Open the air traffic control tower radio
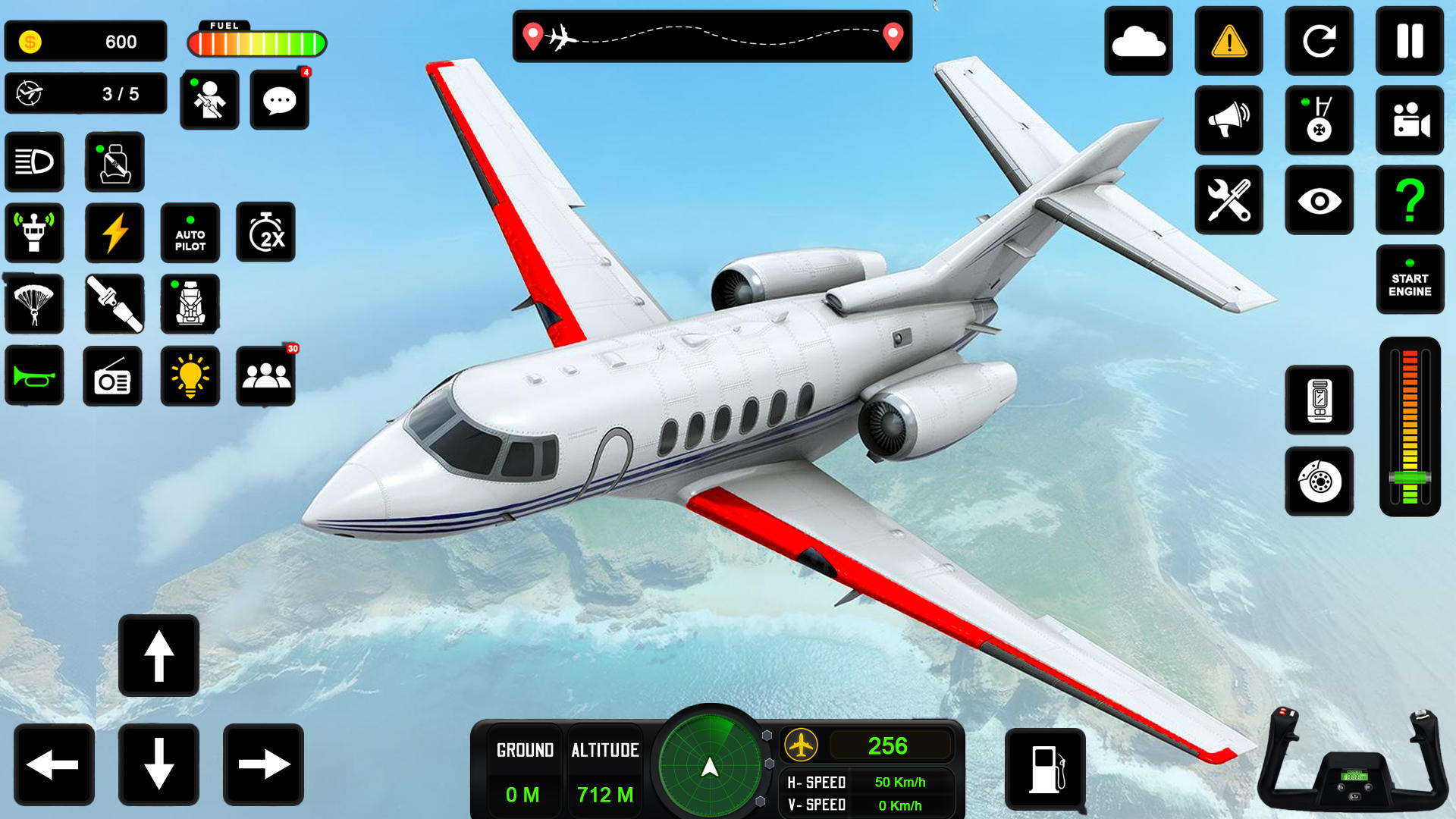 pyautogui.click(x=34, y=233)
